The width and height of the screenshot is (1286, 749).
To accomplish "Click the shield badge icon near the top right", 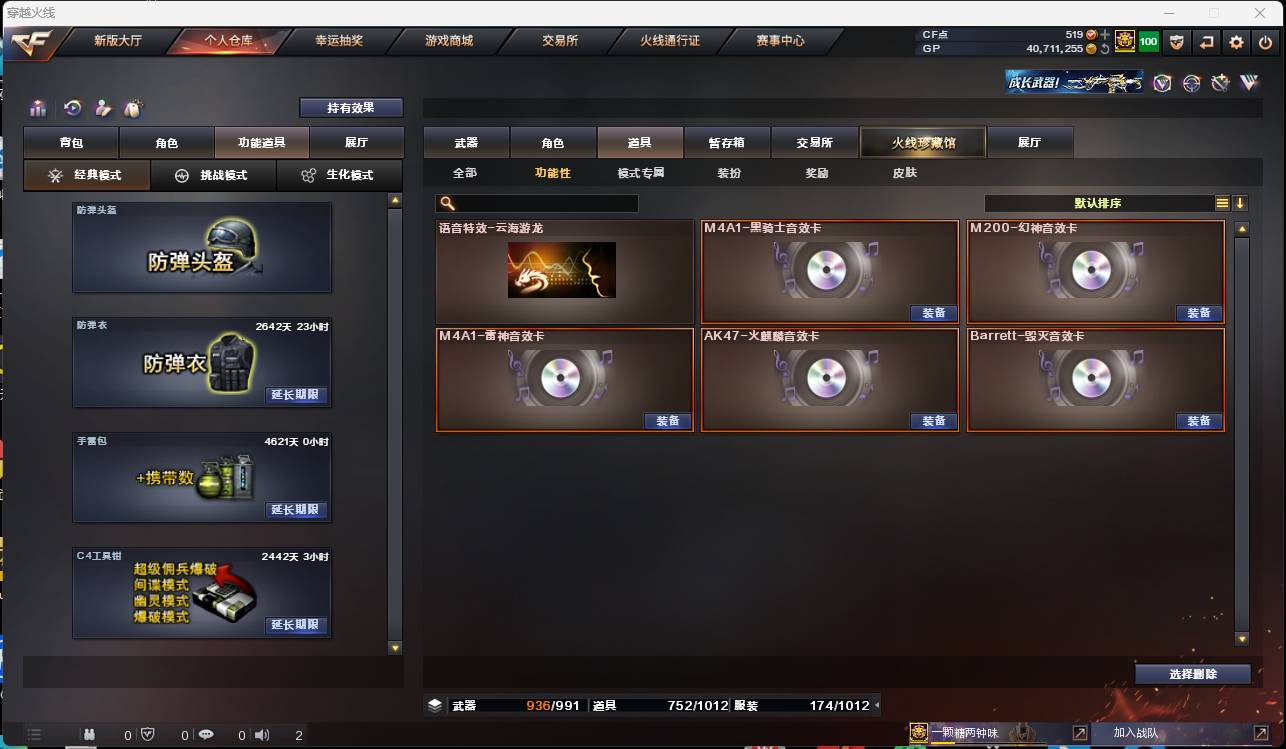I will tap(1178, 42).
